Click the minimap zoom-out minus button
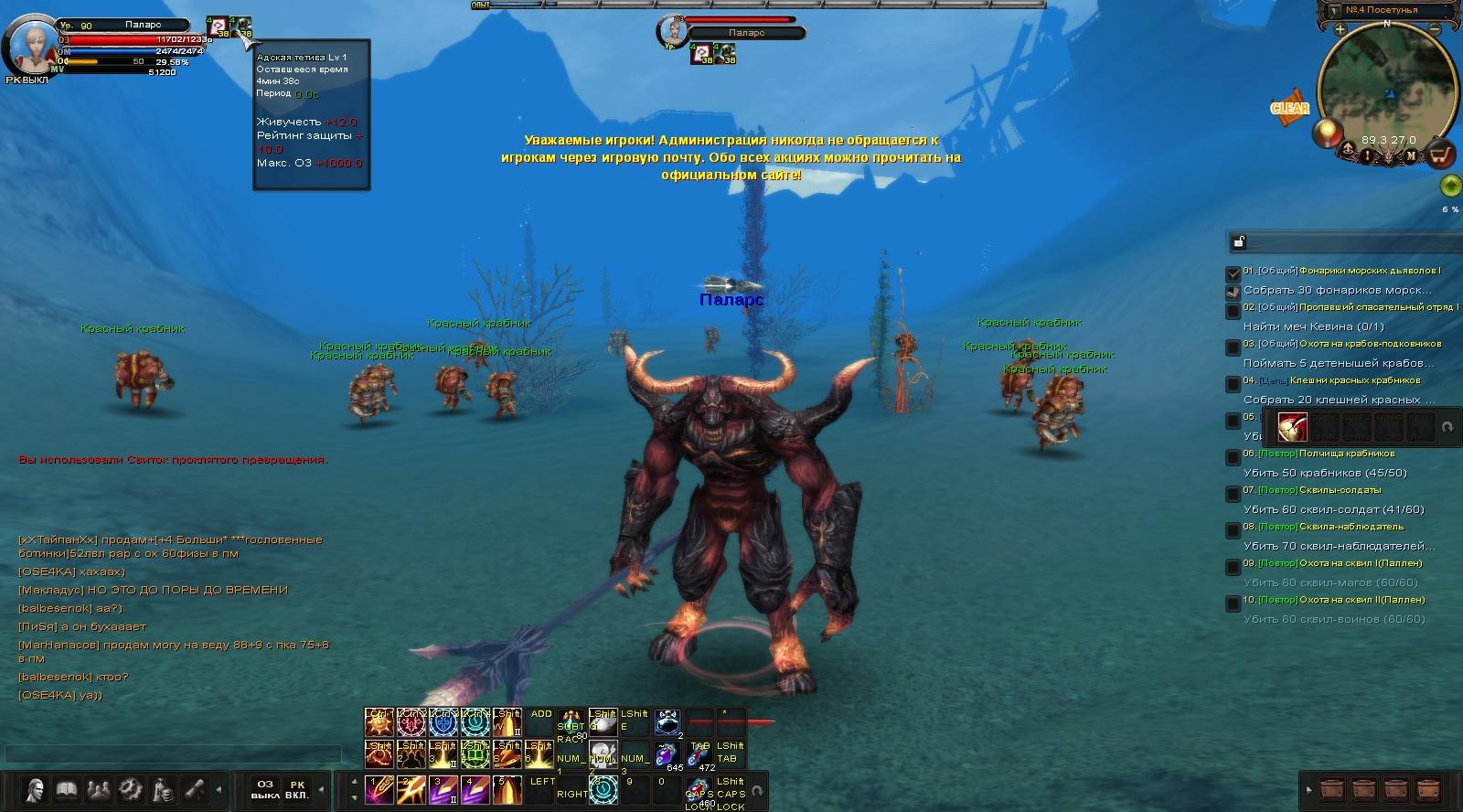This screenshot has width=1463, height=812. tap(1435, 29)
